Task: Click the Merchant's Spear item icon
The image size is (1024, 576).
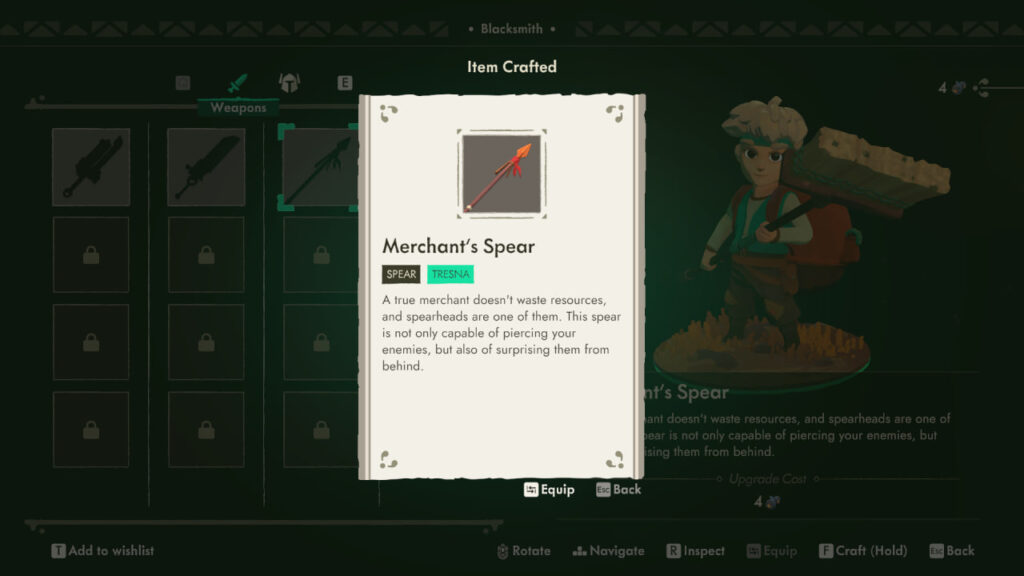Action: click(x=501, y=174)
